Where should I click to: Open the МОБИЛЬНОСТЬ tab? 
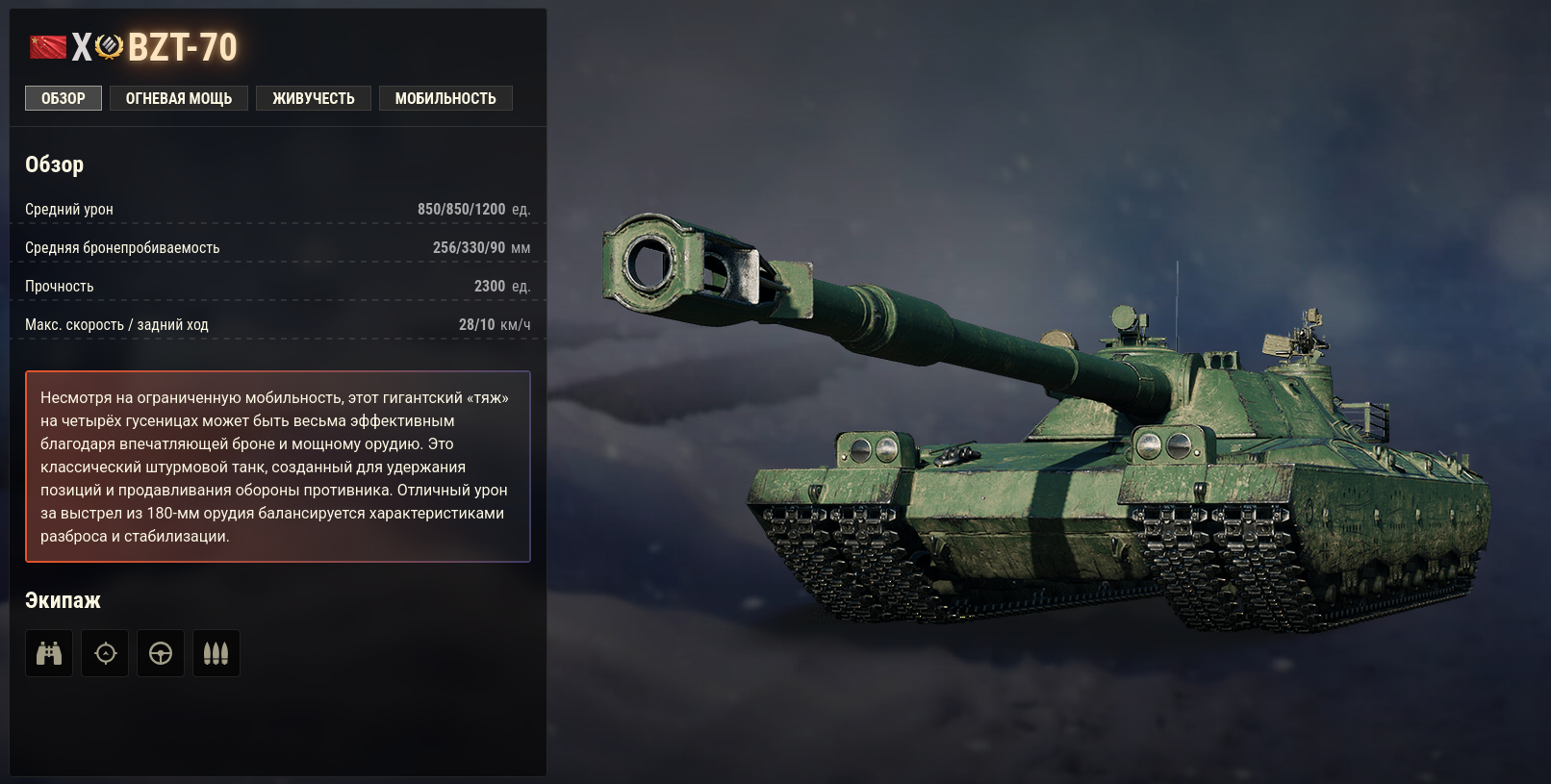click(445, 97)
